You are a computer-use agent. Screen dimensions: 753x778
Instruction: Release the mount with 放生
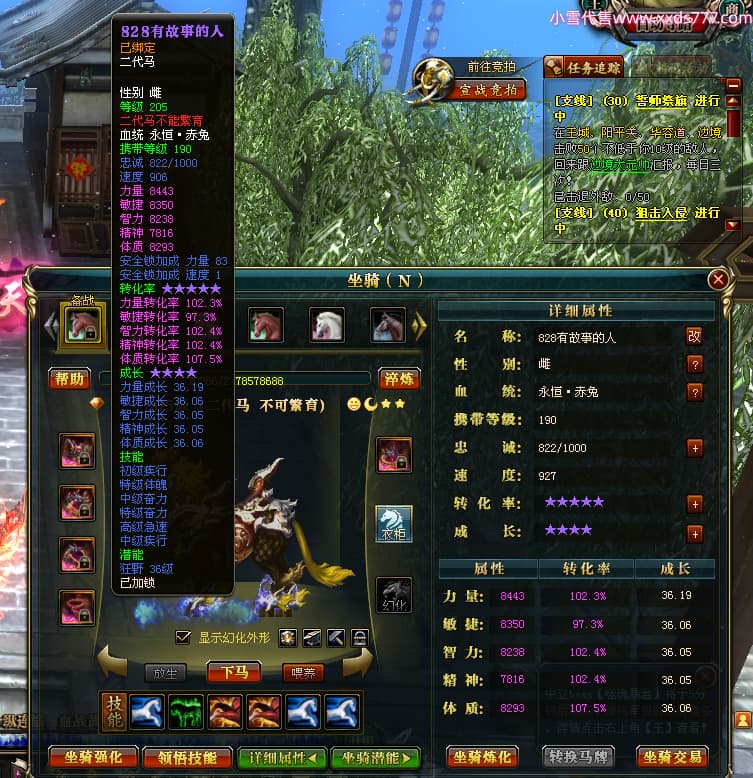[166, 672]
